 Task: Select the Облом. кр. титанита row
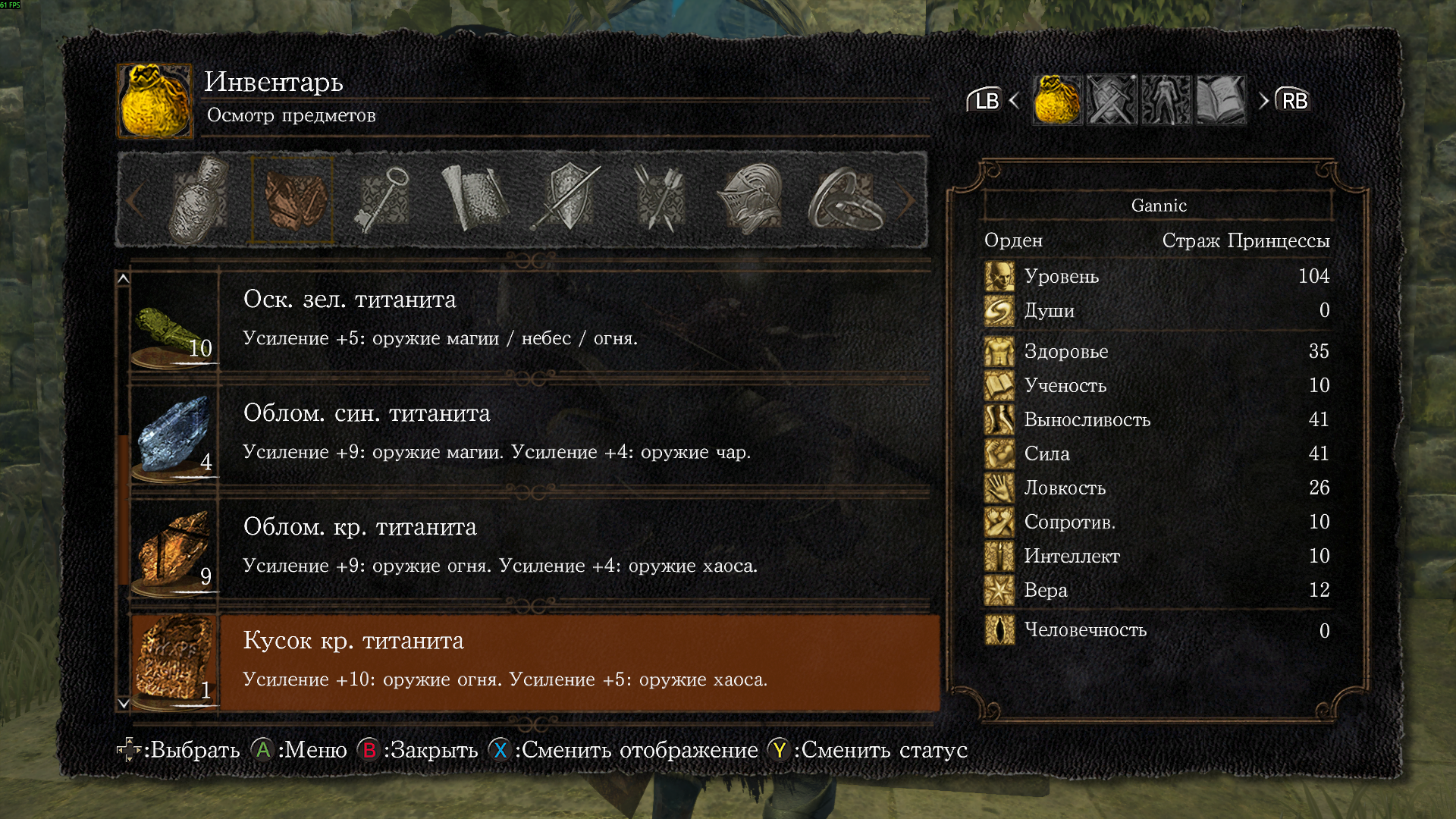click(531, 547)
